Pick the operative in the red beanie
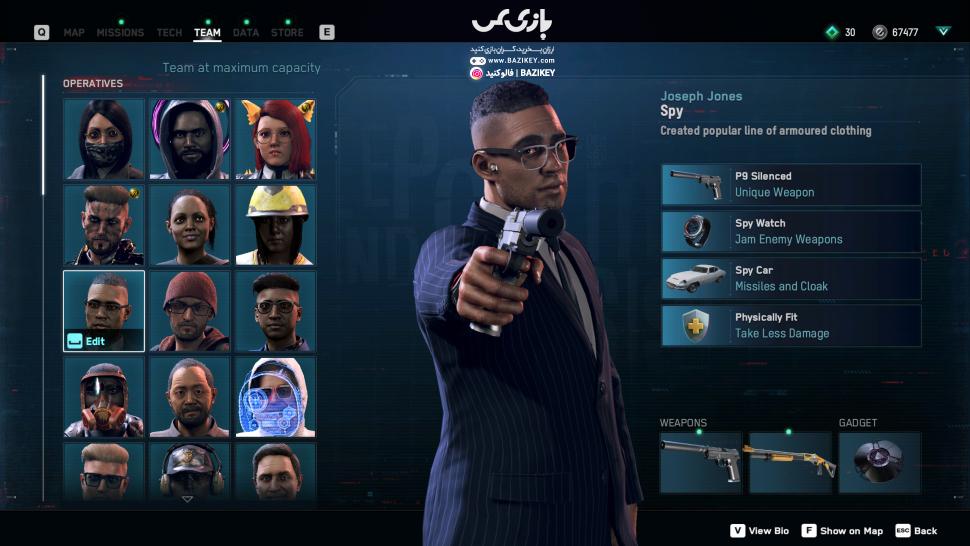 [x=189, y=311]
